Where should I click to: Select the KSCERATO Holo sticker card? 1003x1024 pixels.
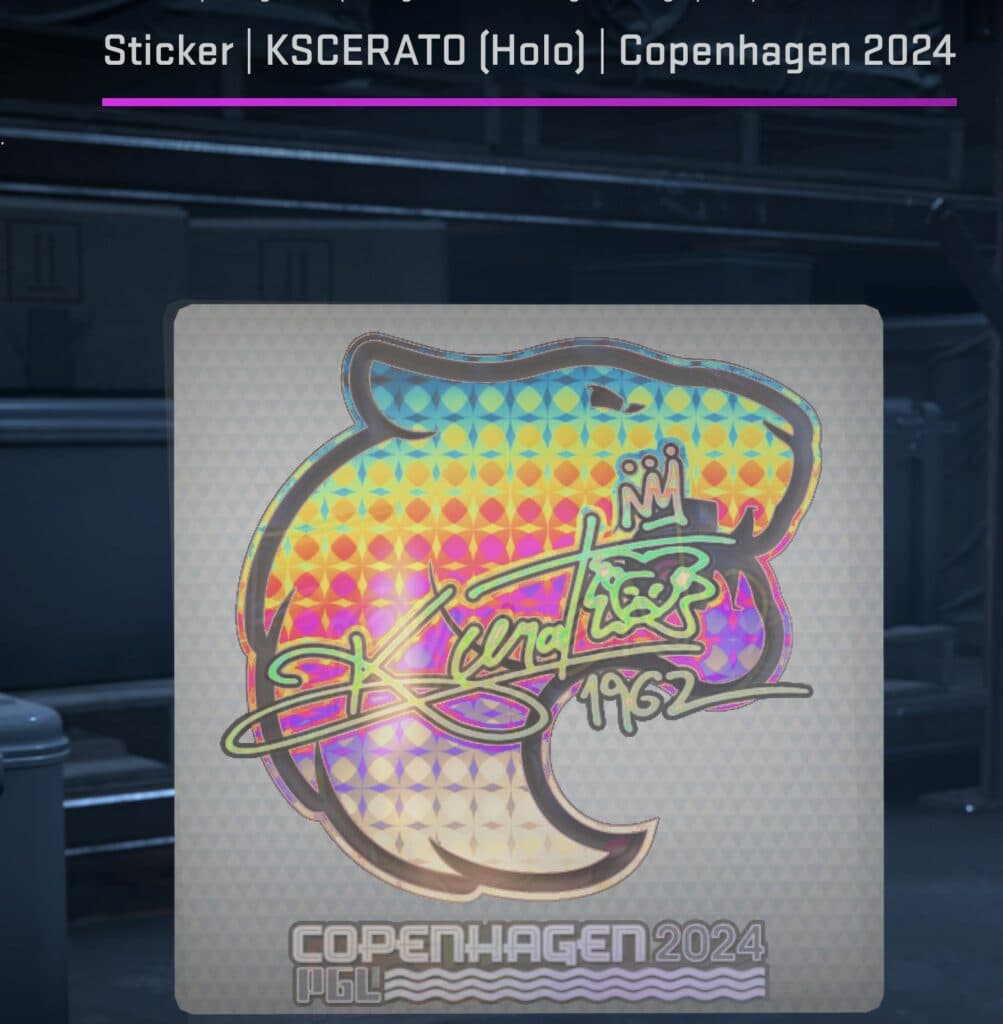(x=528, y=658)
